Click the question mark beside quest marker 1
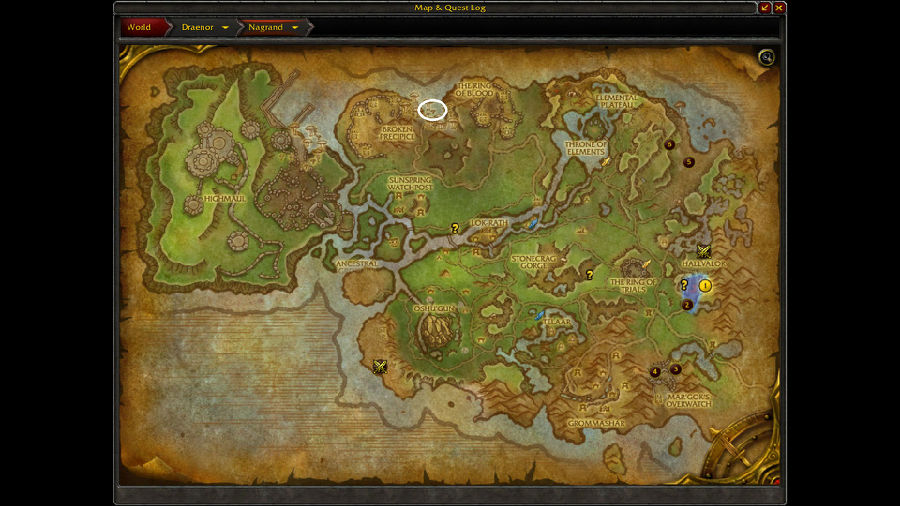 685,285
